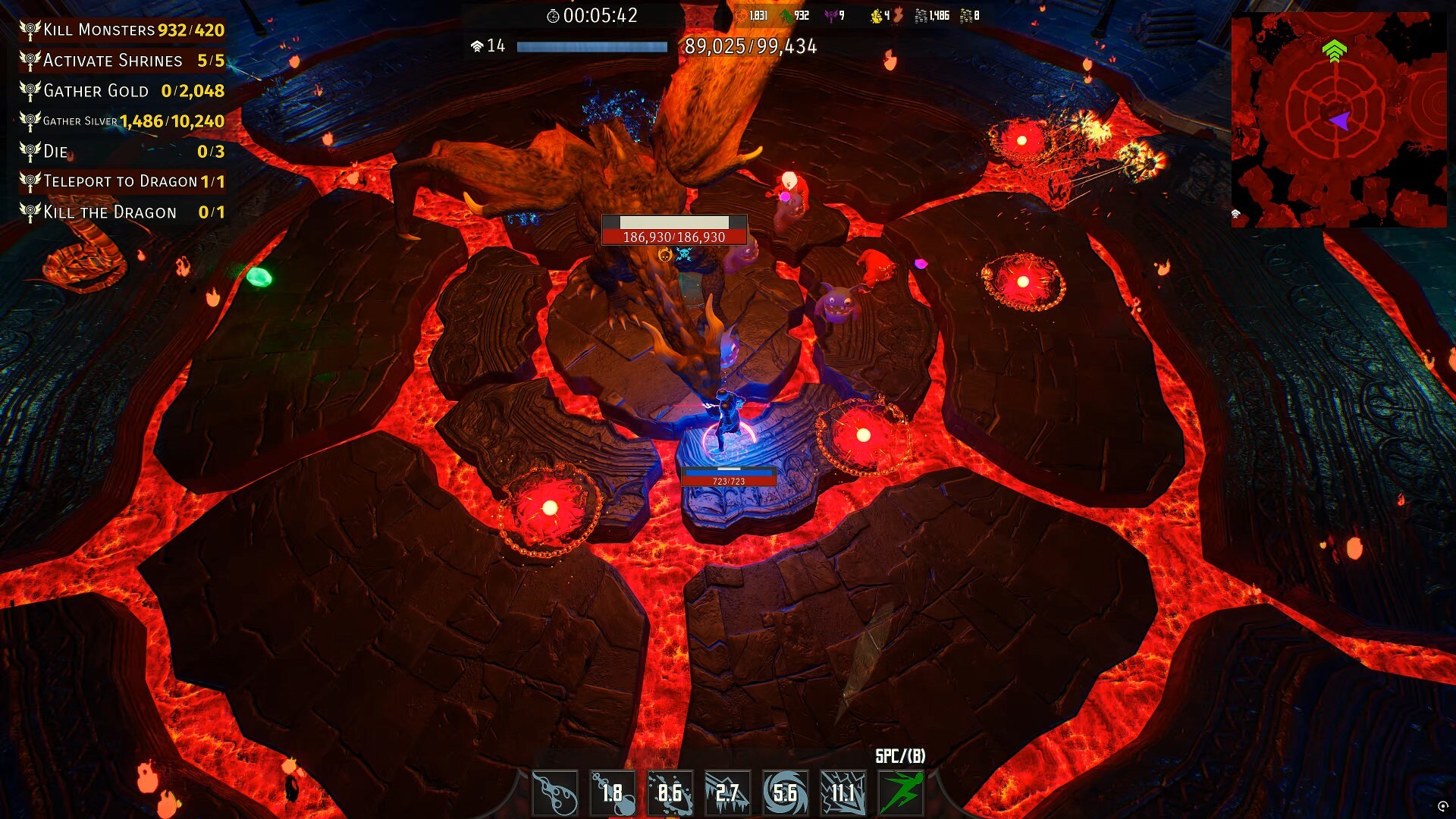Click the splash skill with 0.6 cooldown
This screenshot has height=819, width=1456.
670,792
